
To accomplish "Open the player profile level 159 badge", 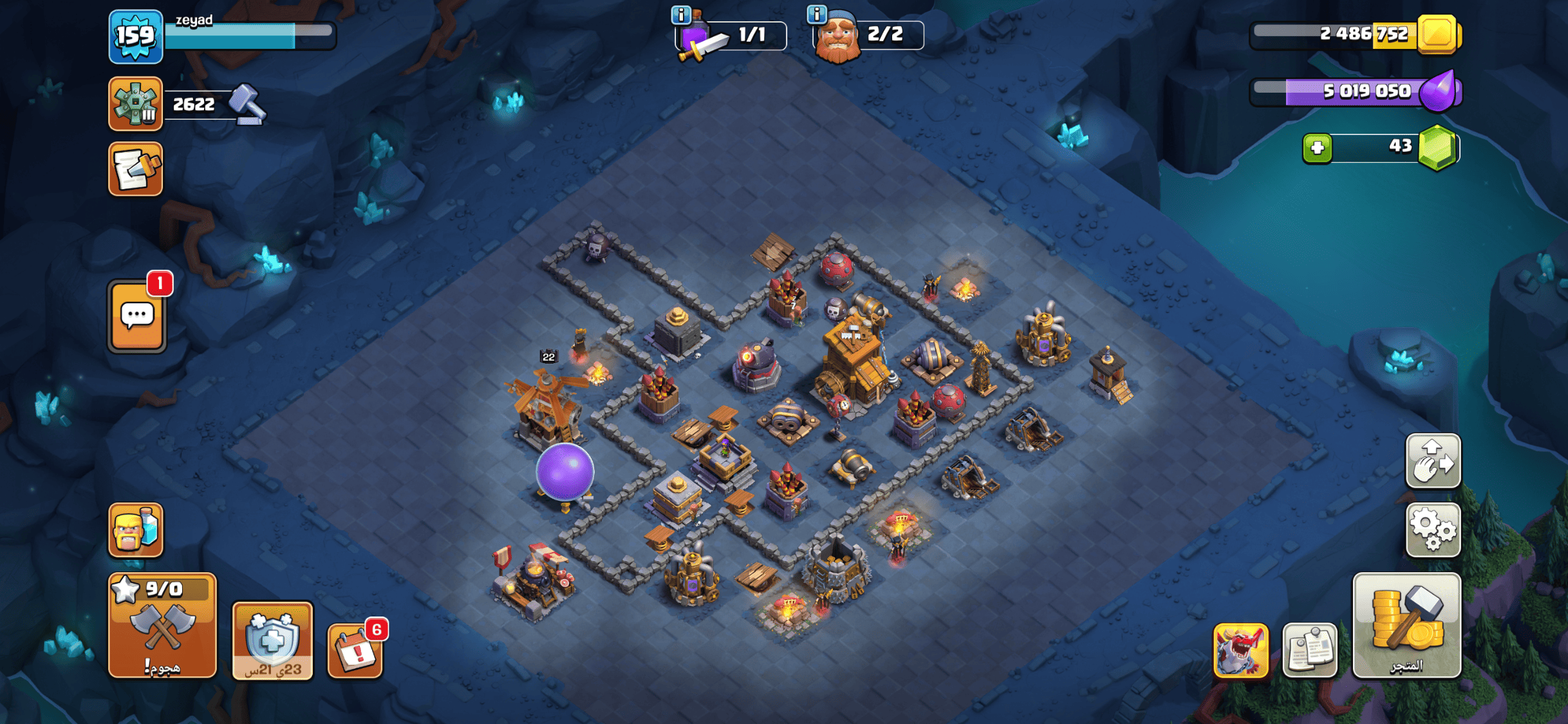I will [x=135, y=36].
